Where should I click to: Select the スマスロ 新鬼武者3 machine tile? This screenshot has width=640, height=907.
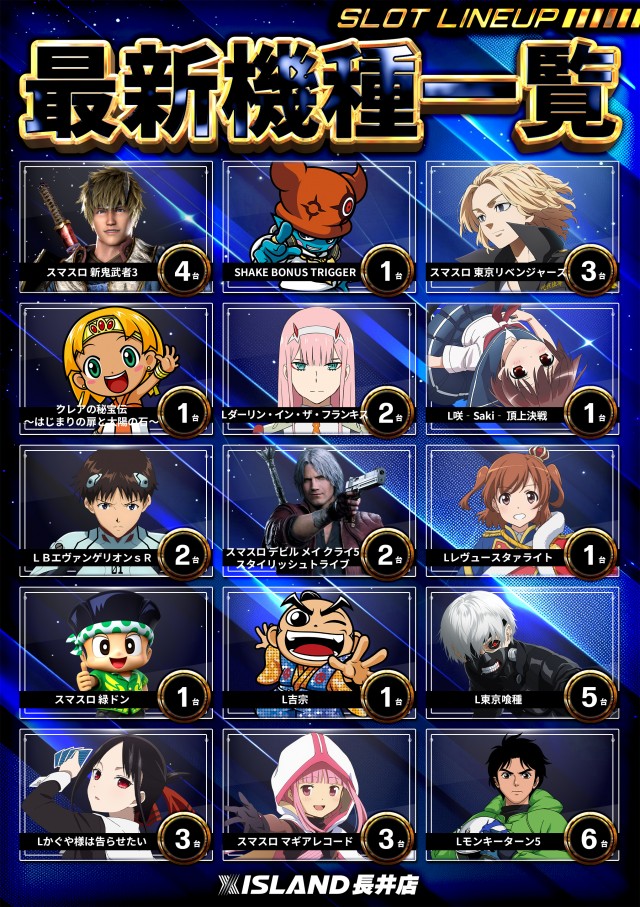coord(115,226)
